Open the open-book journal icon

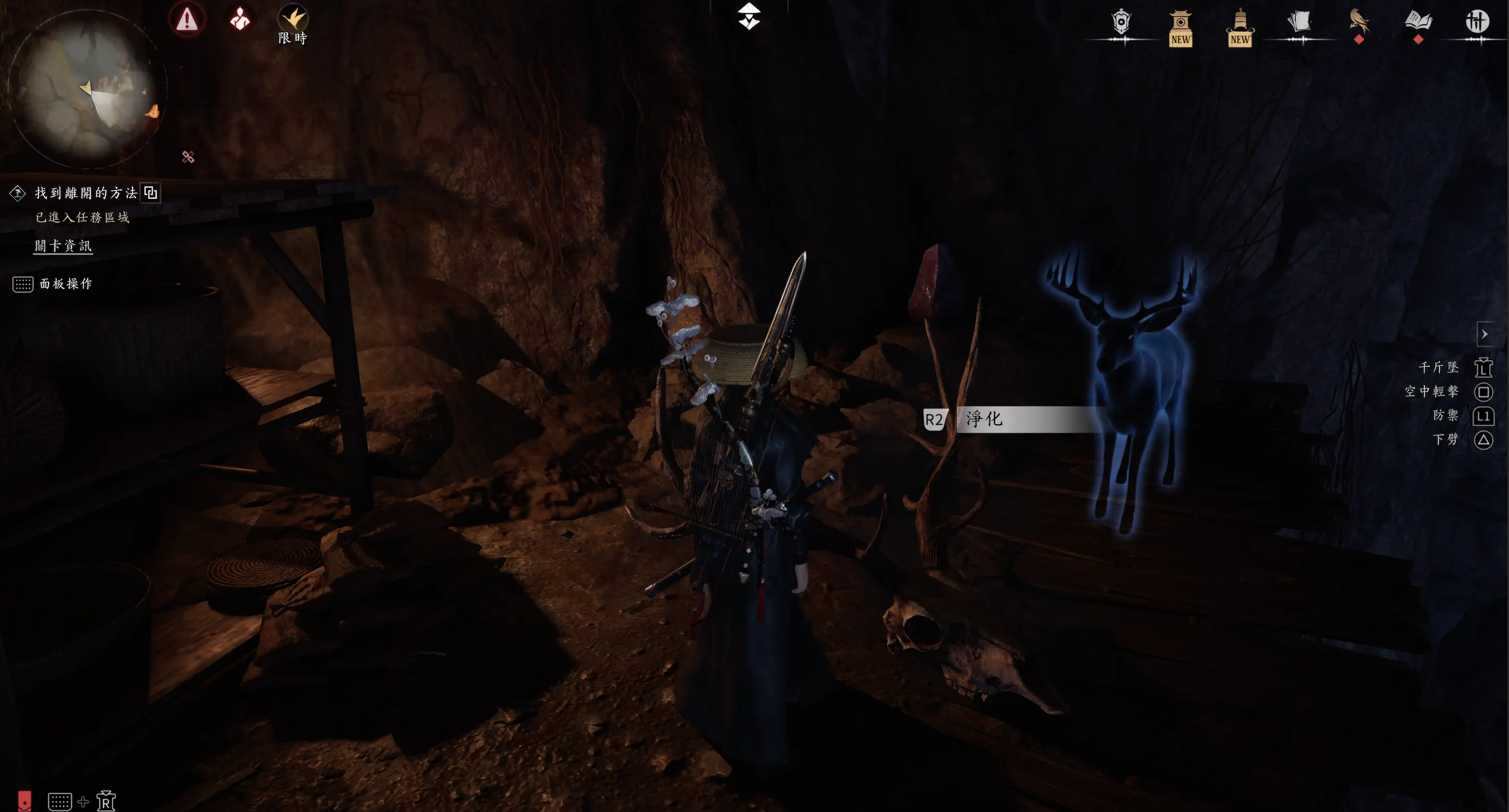coord(1418,23)
